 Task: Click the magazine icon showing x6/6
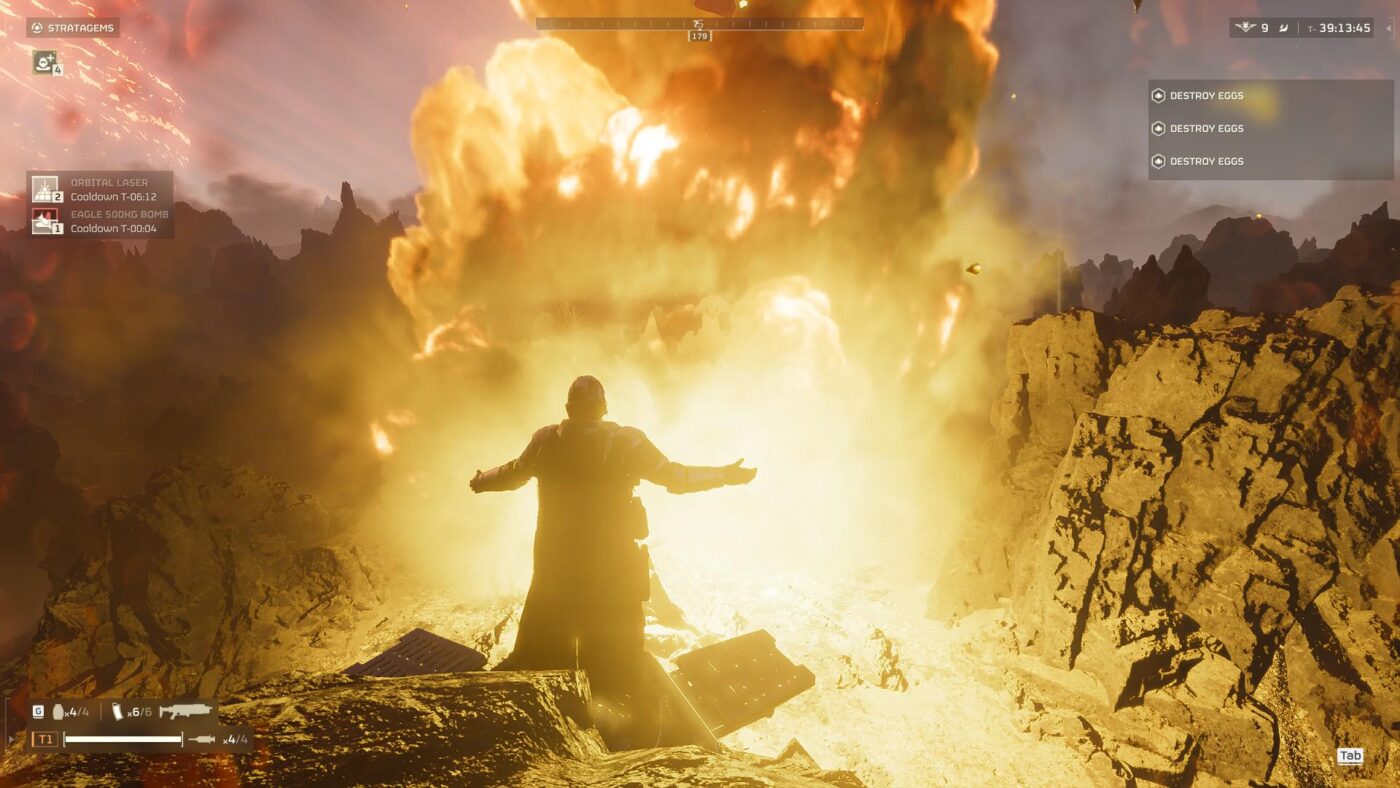(118, 712)
